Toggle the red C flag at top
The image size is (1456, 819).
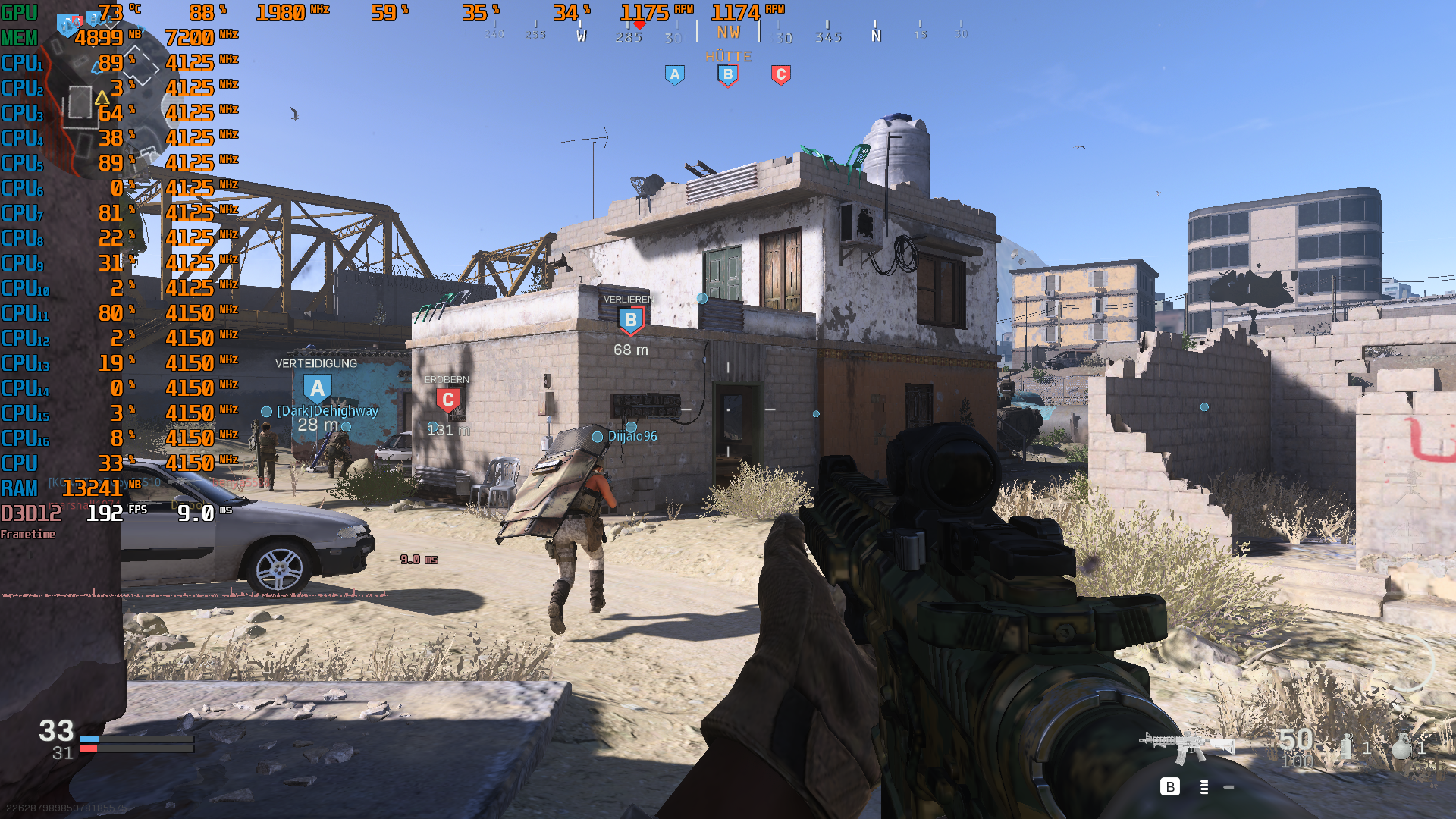[780, 74]
